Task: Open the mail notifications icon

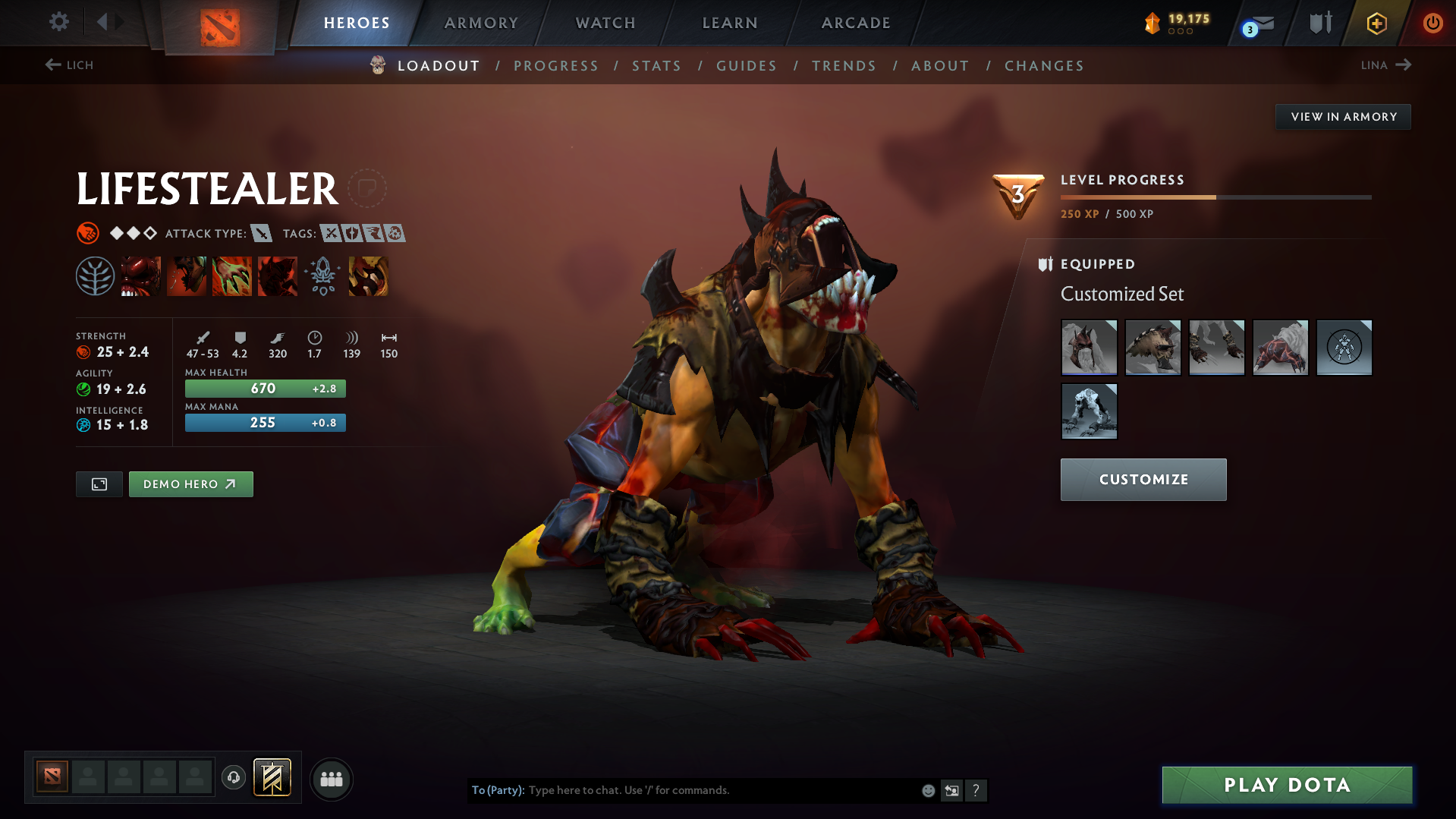Action: [x=1259, y=24]
